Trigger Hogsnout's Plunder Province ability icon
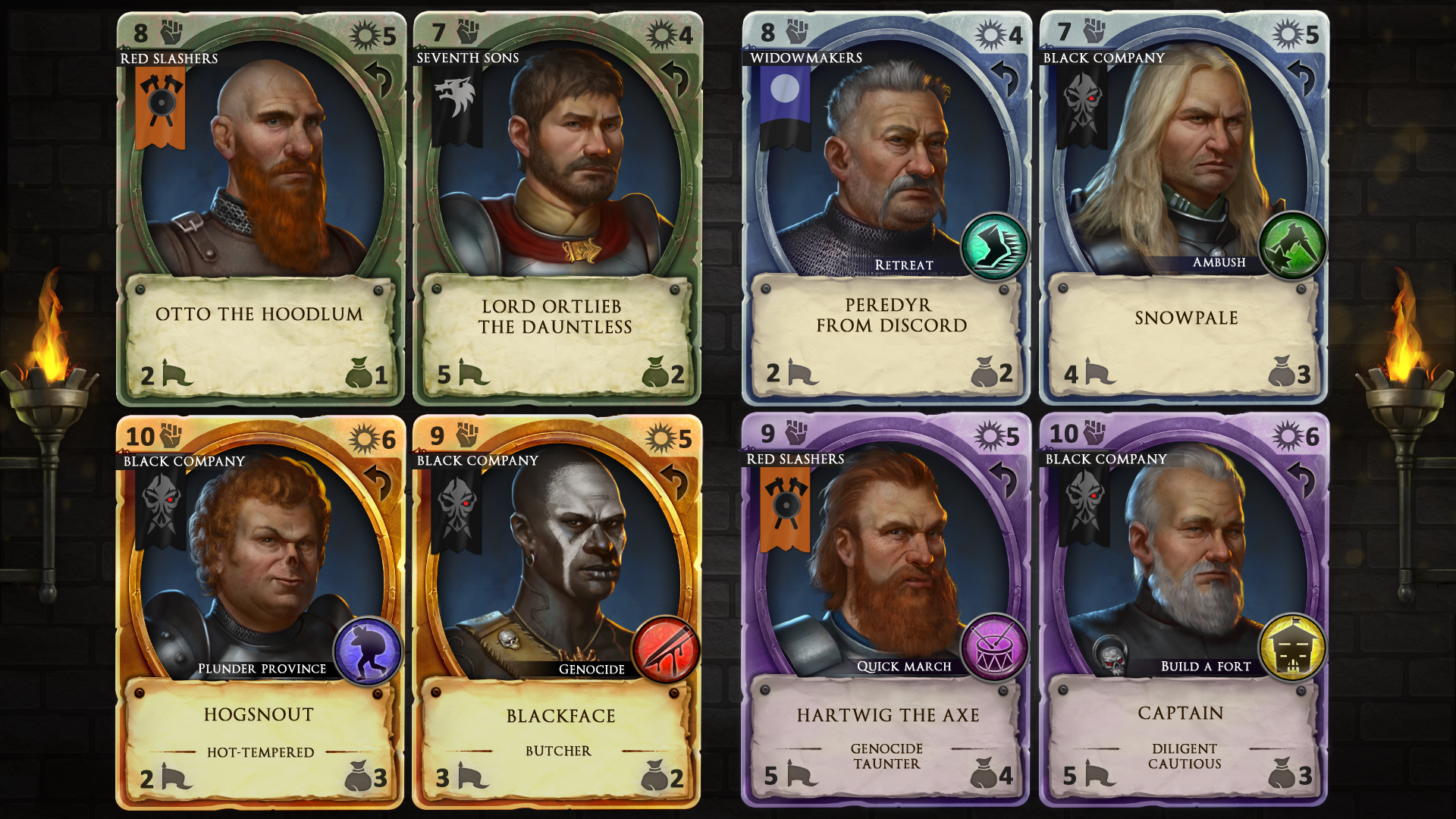 tap(368, 651)
